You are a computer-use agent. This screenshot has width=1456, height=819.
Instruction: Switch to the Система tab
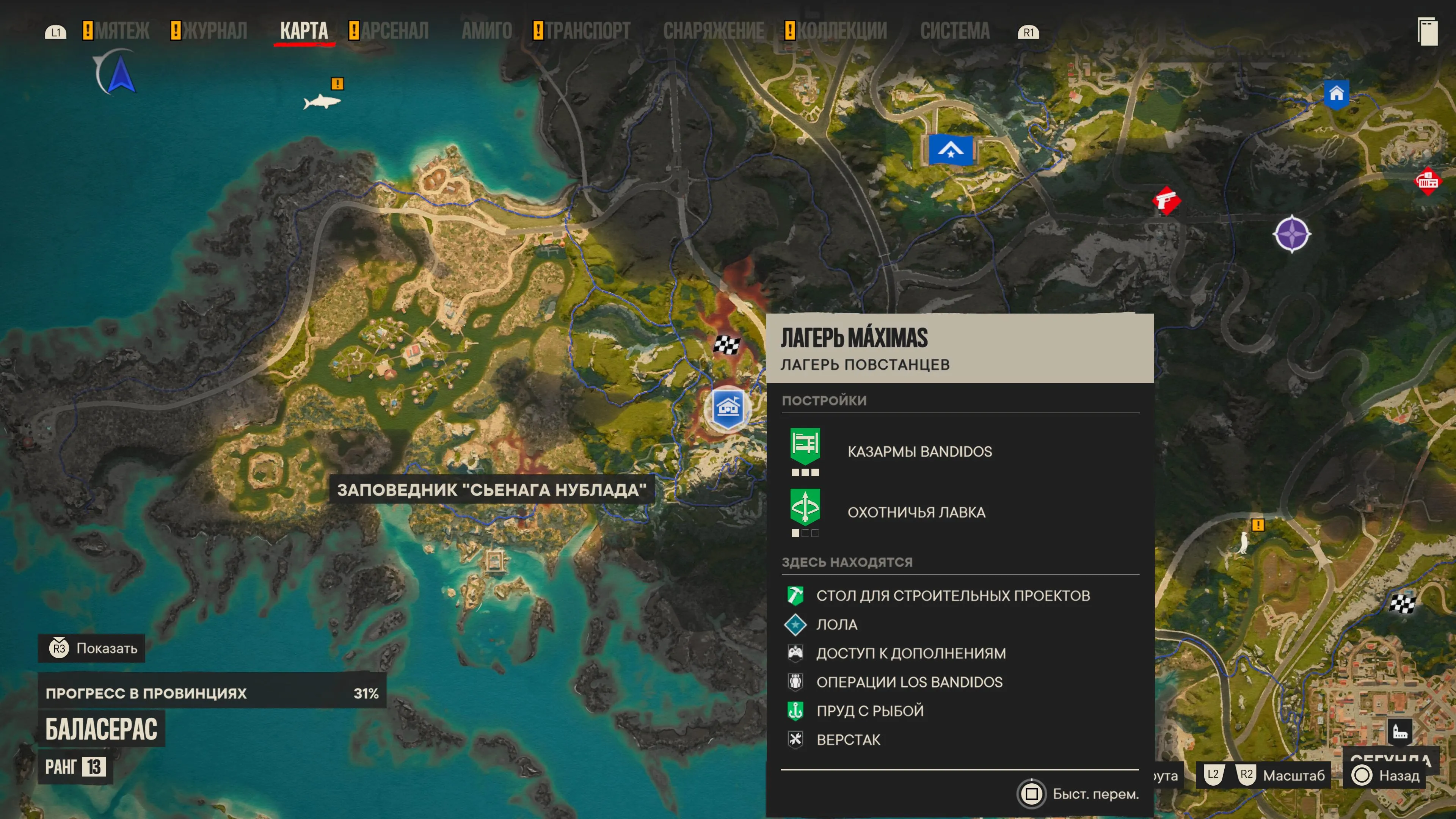[x=955, y=30]
